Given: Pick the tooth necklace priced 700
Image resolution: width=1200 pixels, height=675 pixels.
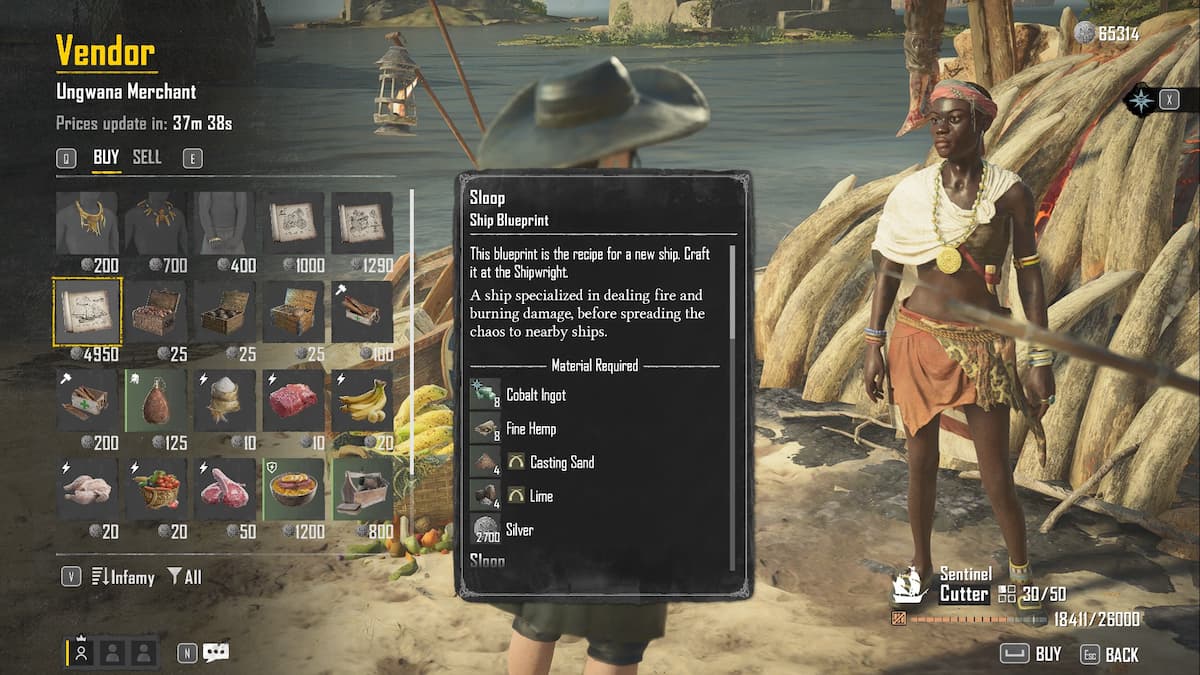Looking at the screenshot, I should [156, 223].
